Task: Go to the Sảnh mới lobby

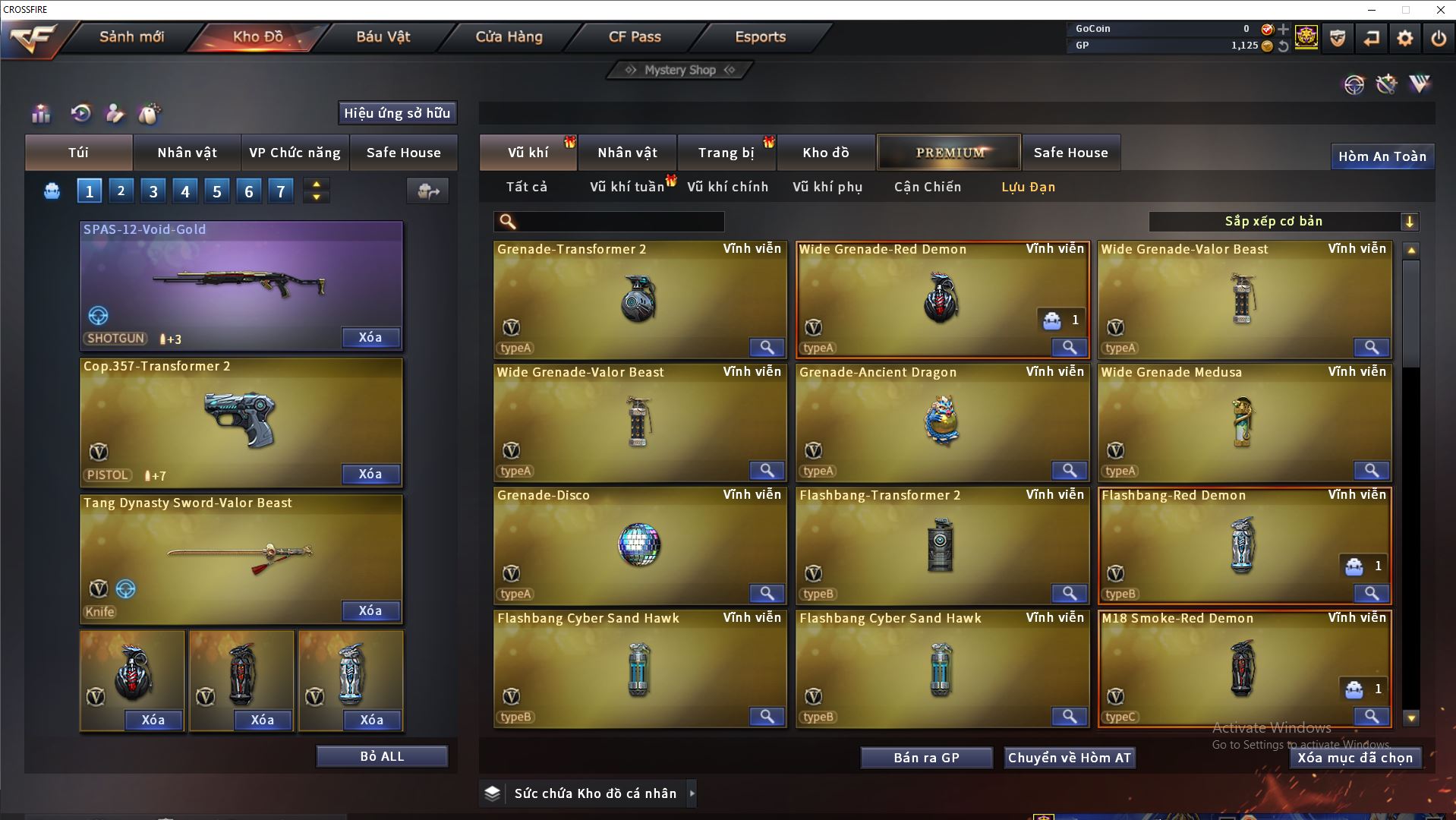Action: tap(131, 36)
